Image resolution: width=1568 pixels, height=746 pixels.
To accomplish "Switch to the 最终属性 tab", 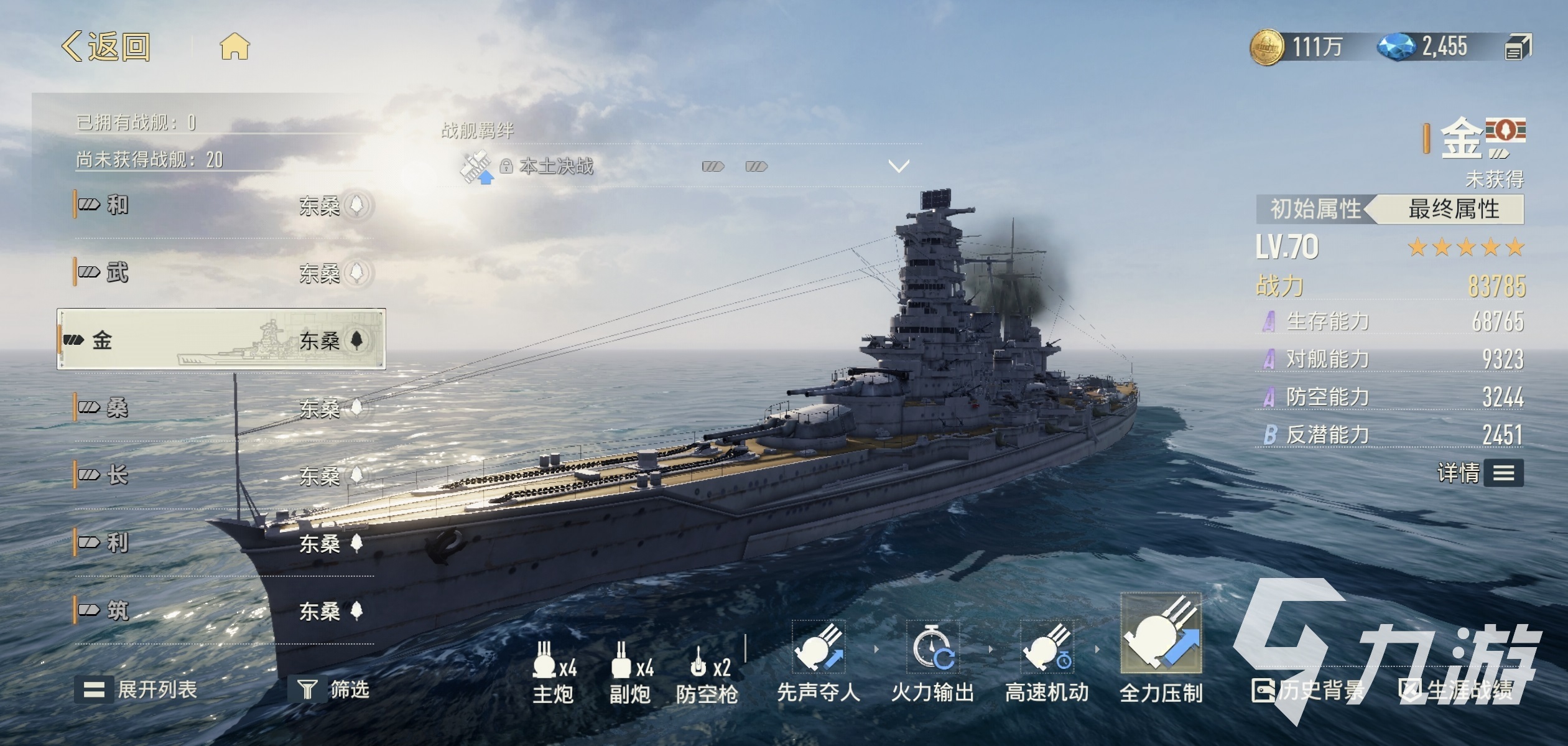I will click(1453, 209).
